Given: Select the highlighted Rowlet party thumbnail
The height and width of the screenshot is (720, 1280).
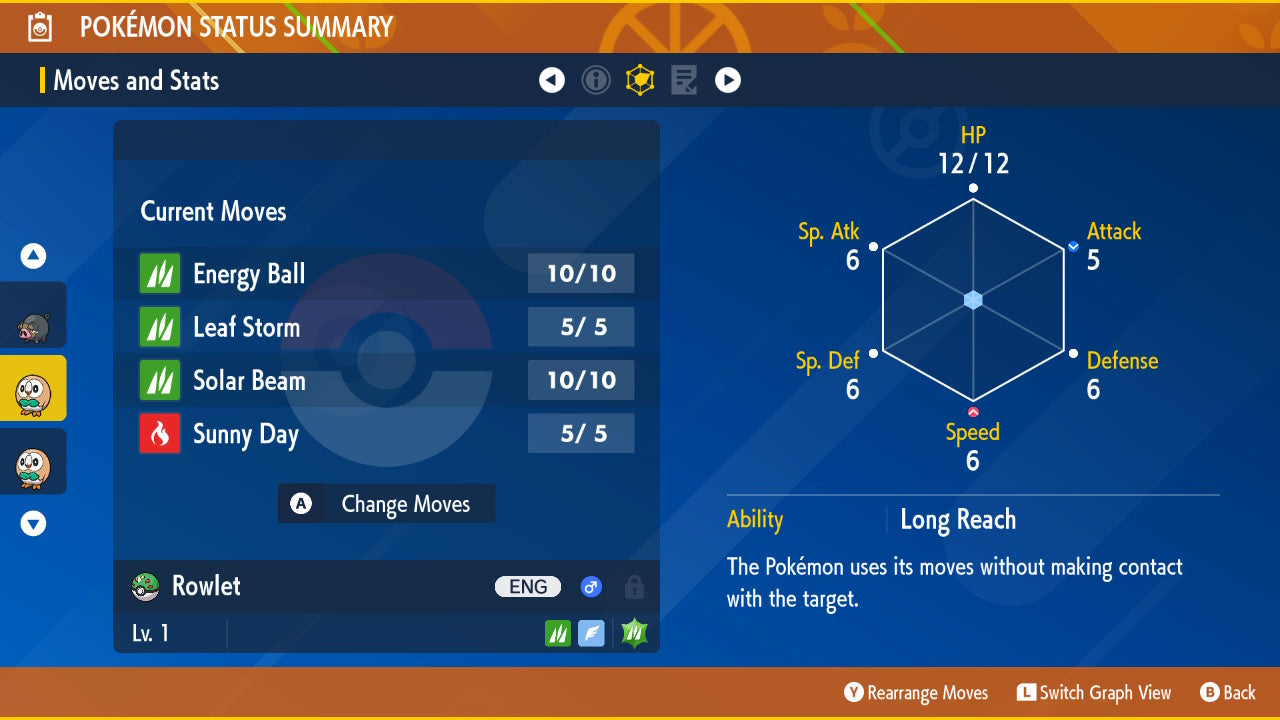Looking at the screenshot, I should point(33,389).
